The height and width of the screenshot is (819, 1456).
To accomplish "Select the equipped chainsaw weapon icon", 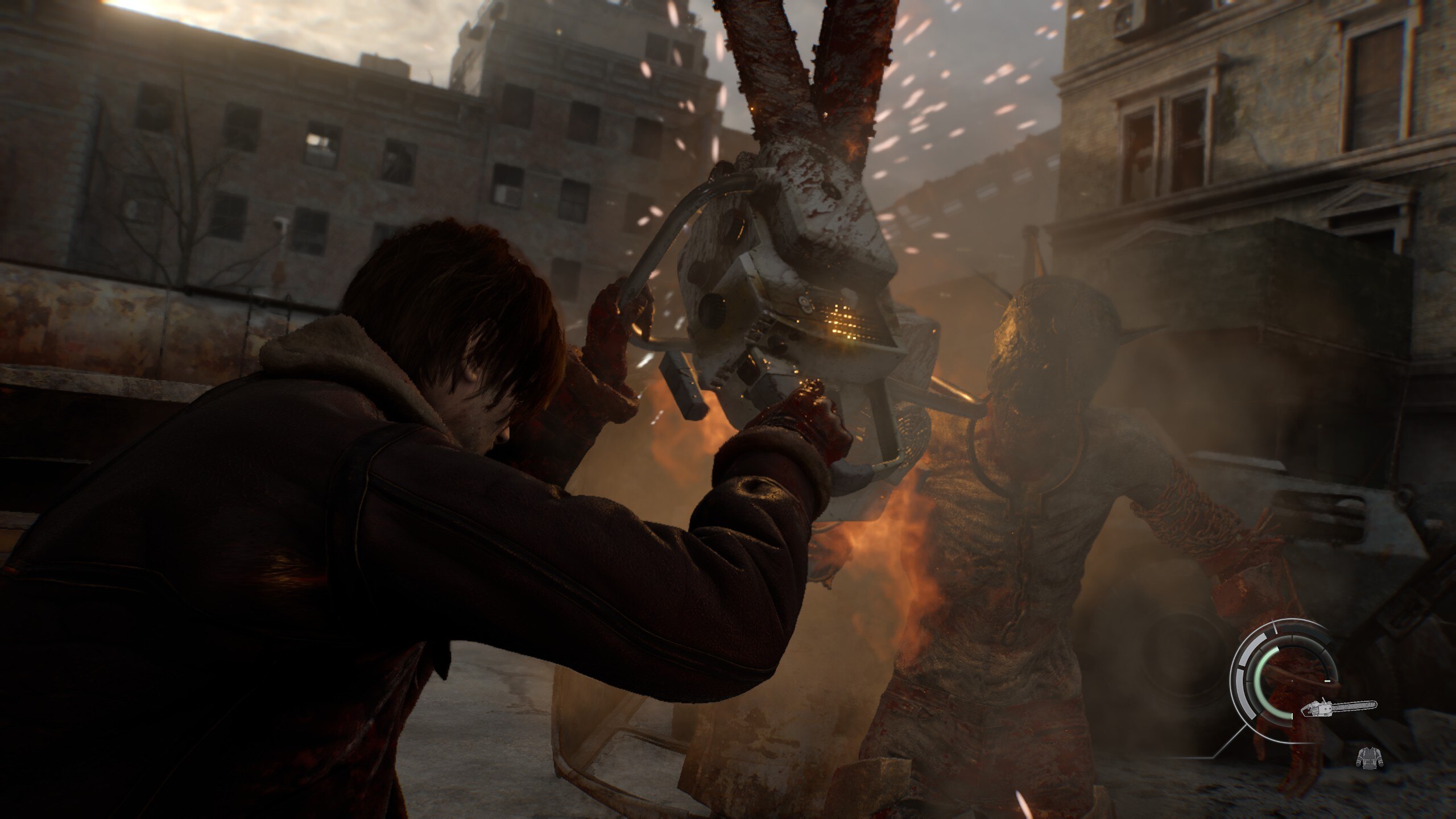I will pos(1339,708).
